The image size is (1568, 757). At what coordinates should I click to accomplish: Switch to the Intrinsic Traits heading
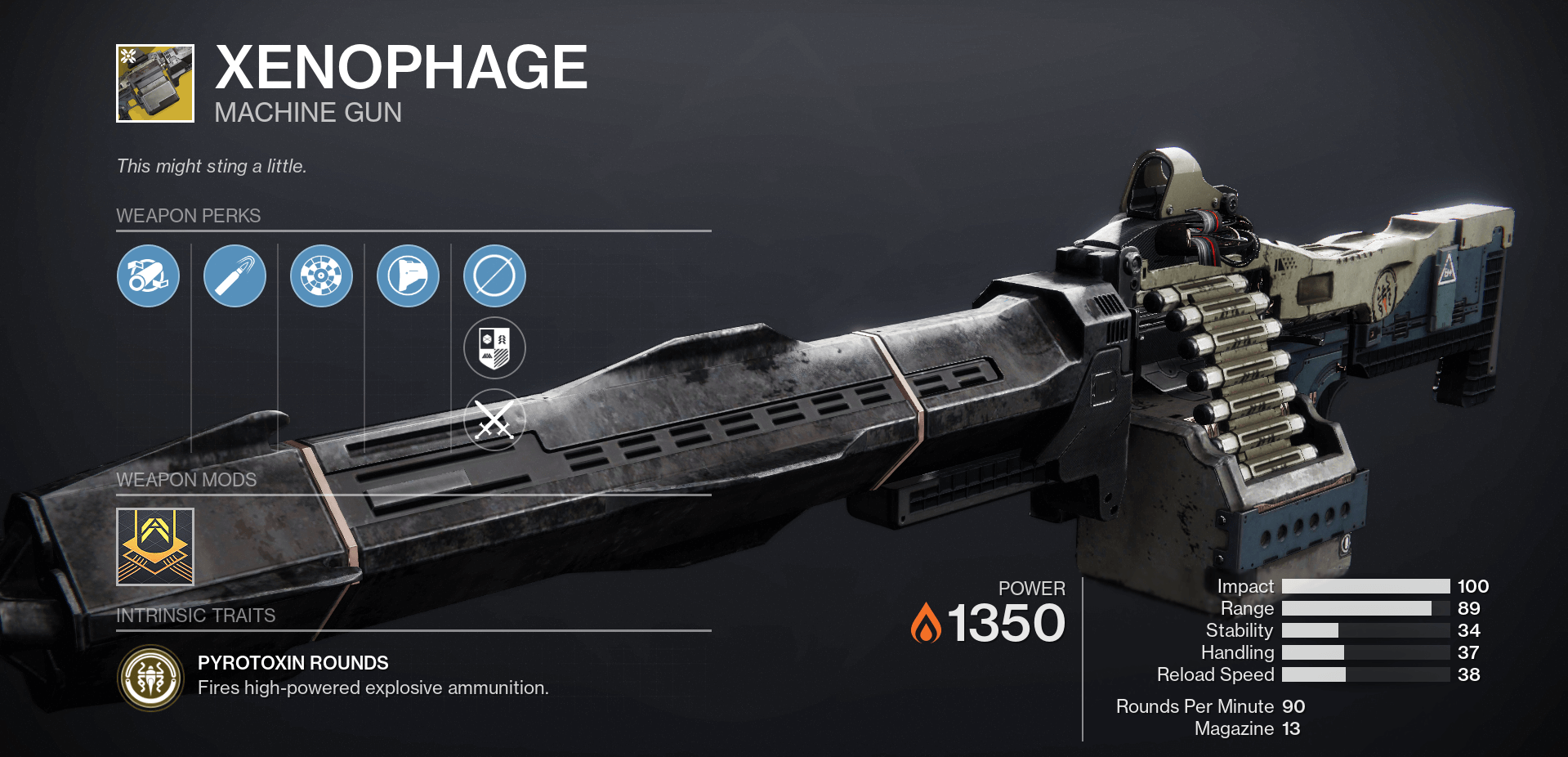pyautogui.click(x=195, y=616)
